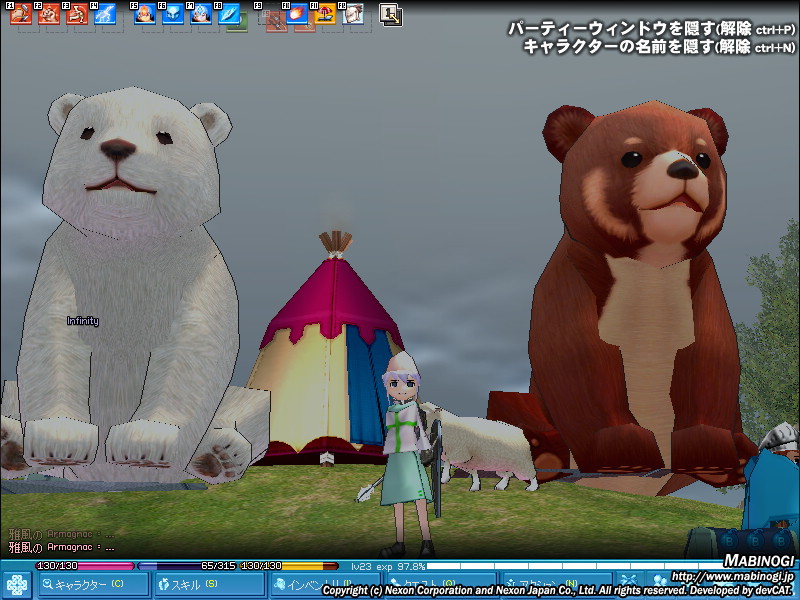The width and height of the screenshot is (800, 600).
Task: Click the Celtic knot main menu button
Action: coord(18,583)
